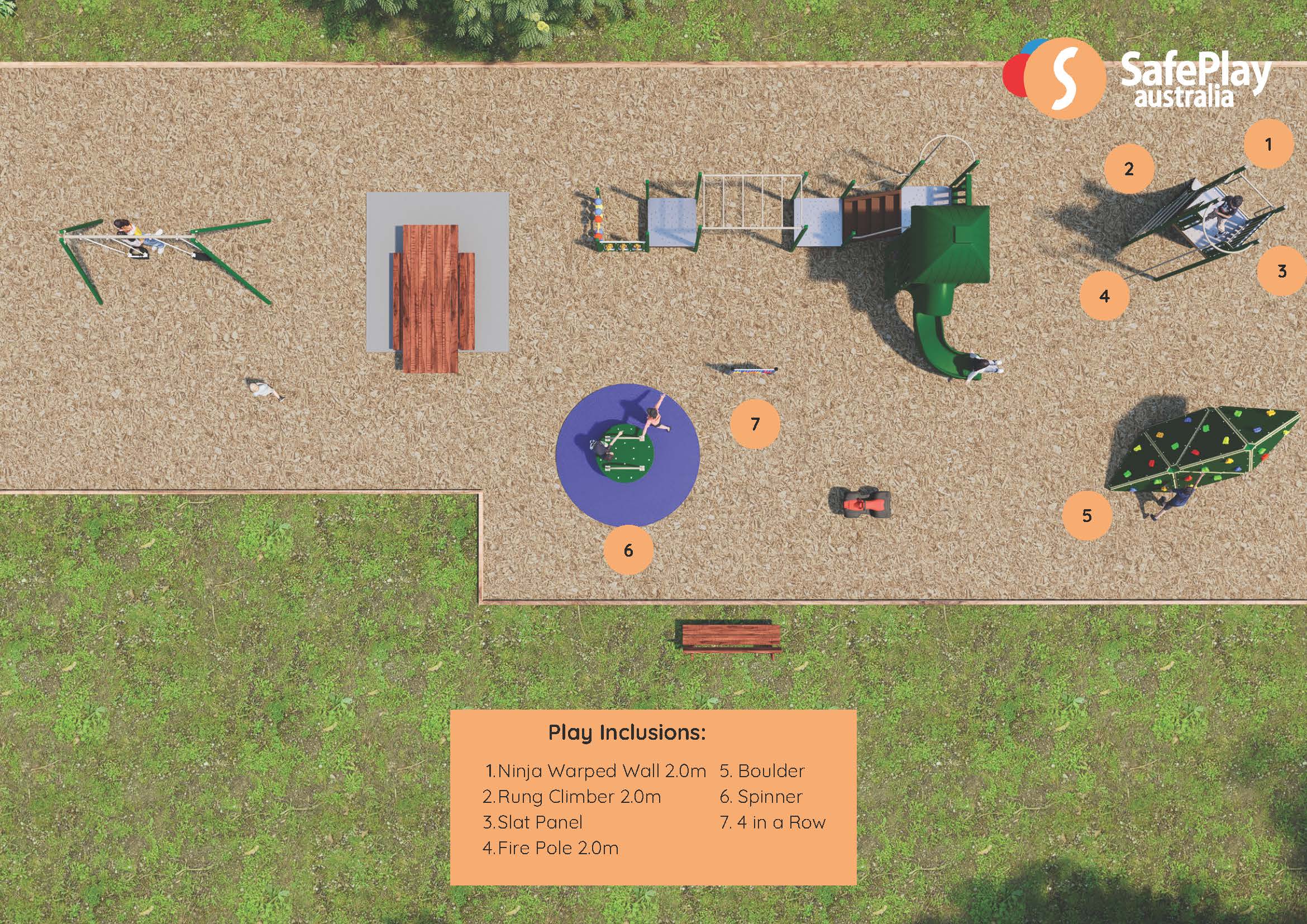Select the number 4 marker circle

(1104, 296)
